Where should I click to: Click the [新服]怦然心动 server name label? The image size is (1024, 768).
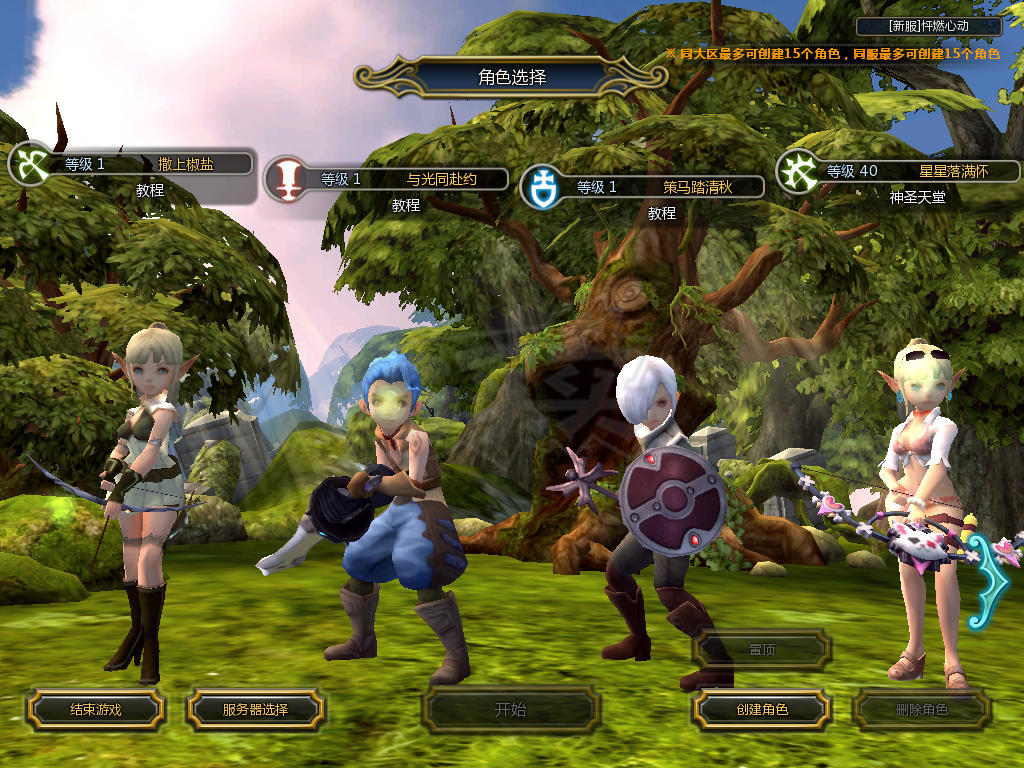point(929,26)
